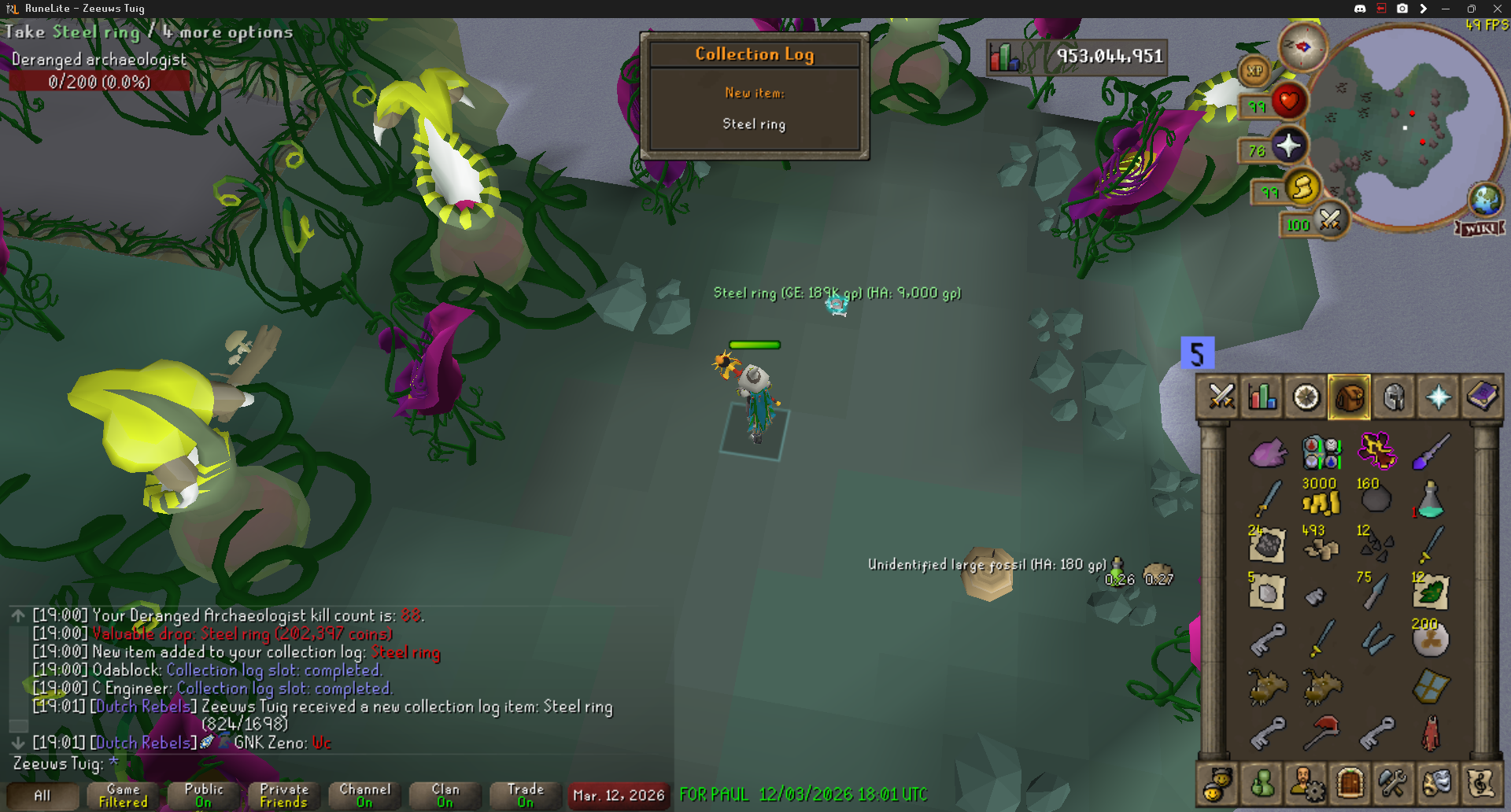Click the teal potion flask in inventory

coord(1430,500)
